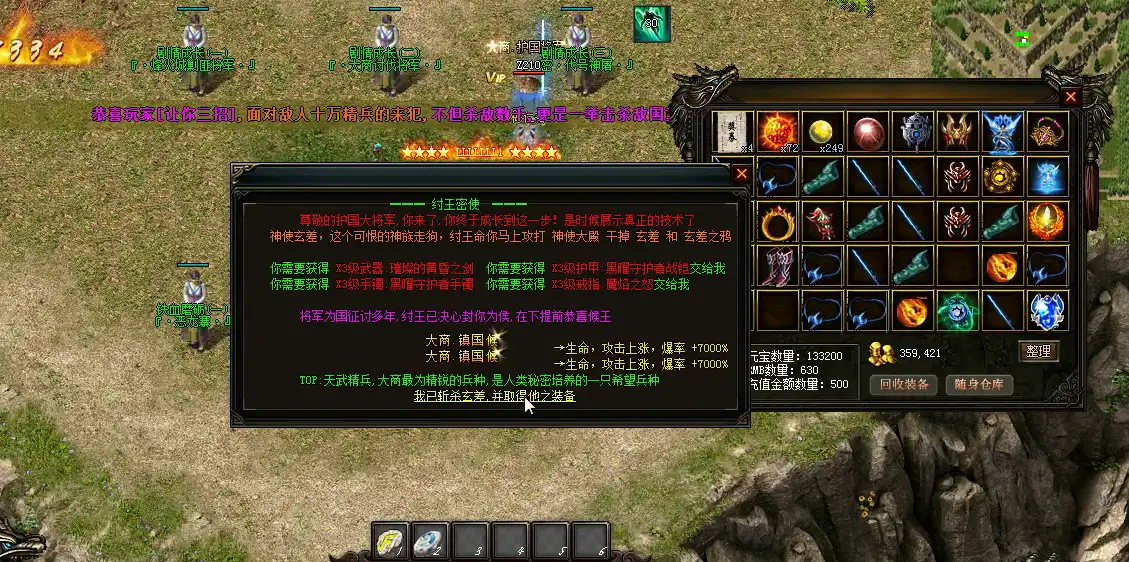Select the green swirling orb item

click(958, 311)
